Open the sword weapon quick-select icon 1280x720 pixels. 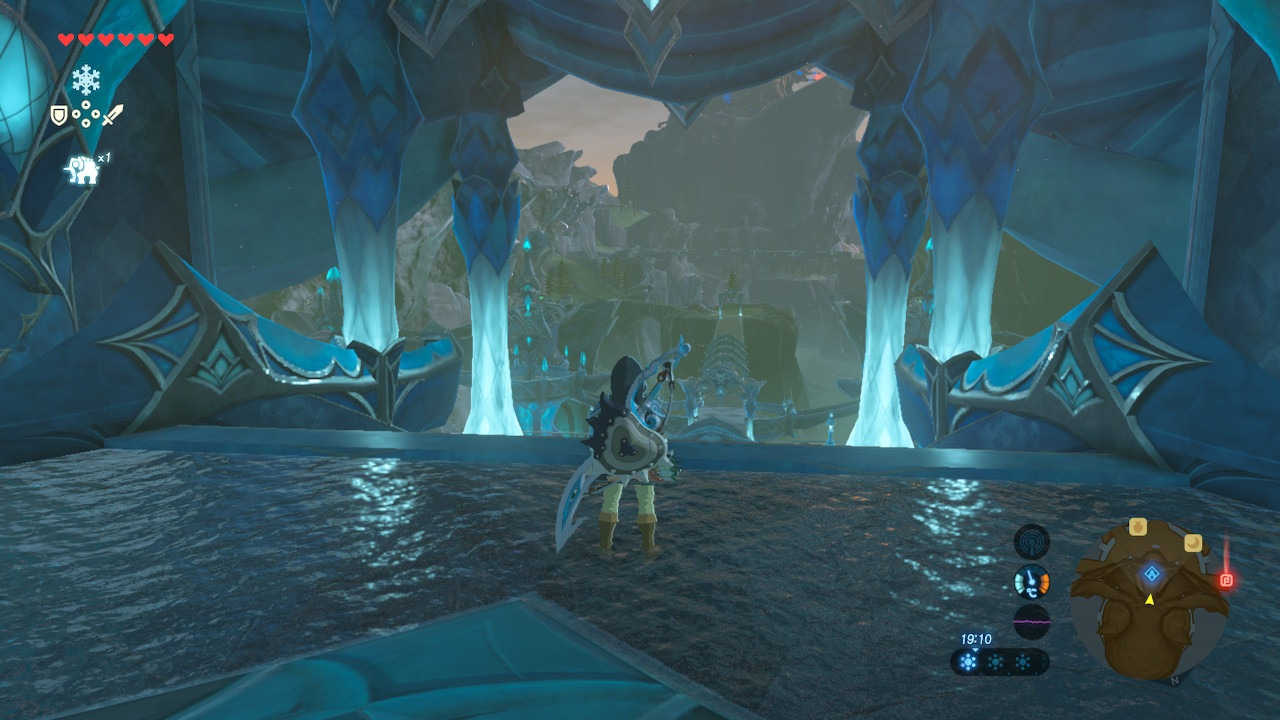point(112,116)
